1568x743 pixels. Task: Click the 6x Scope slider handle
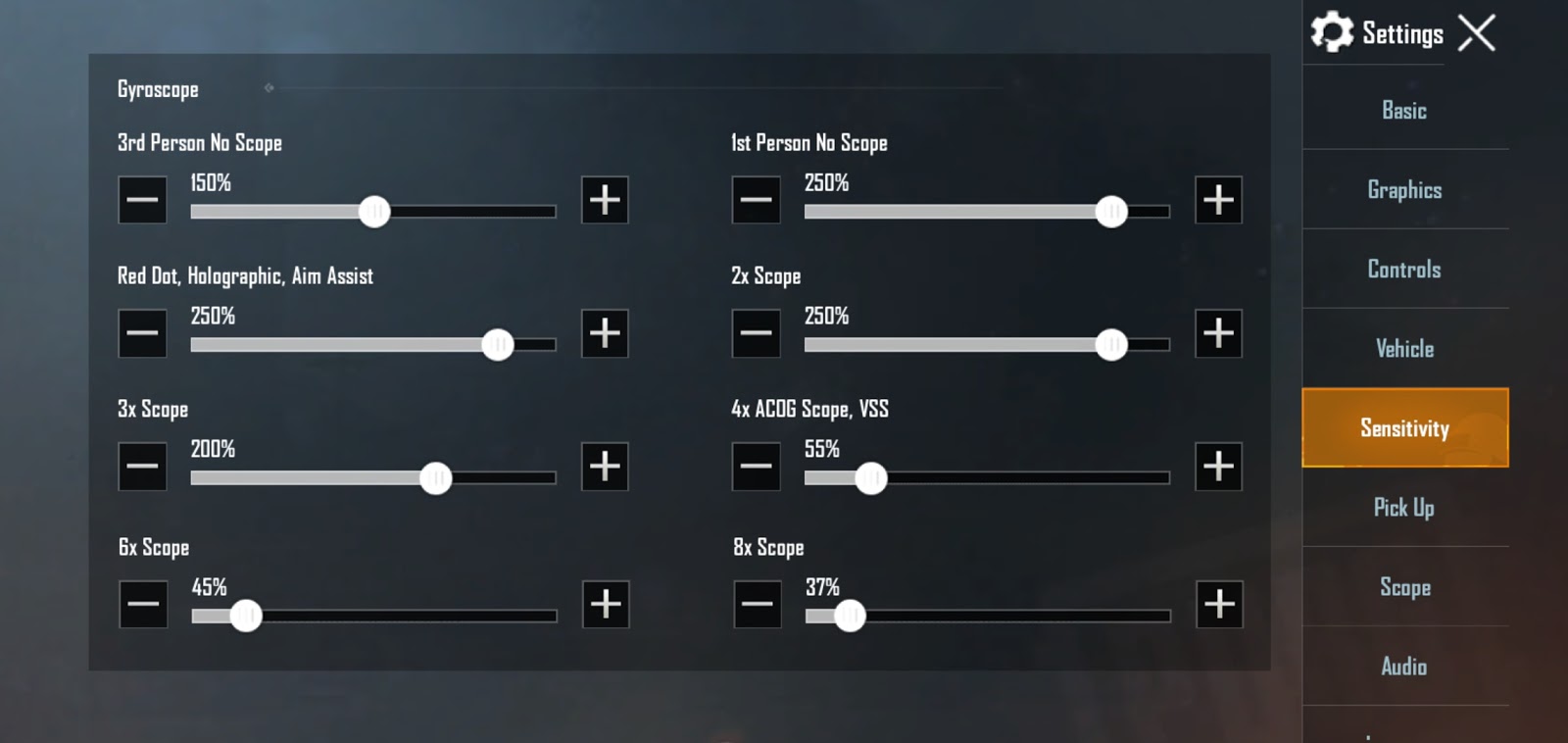click(247, 616)
